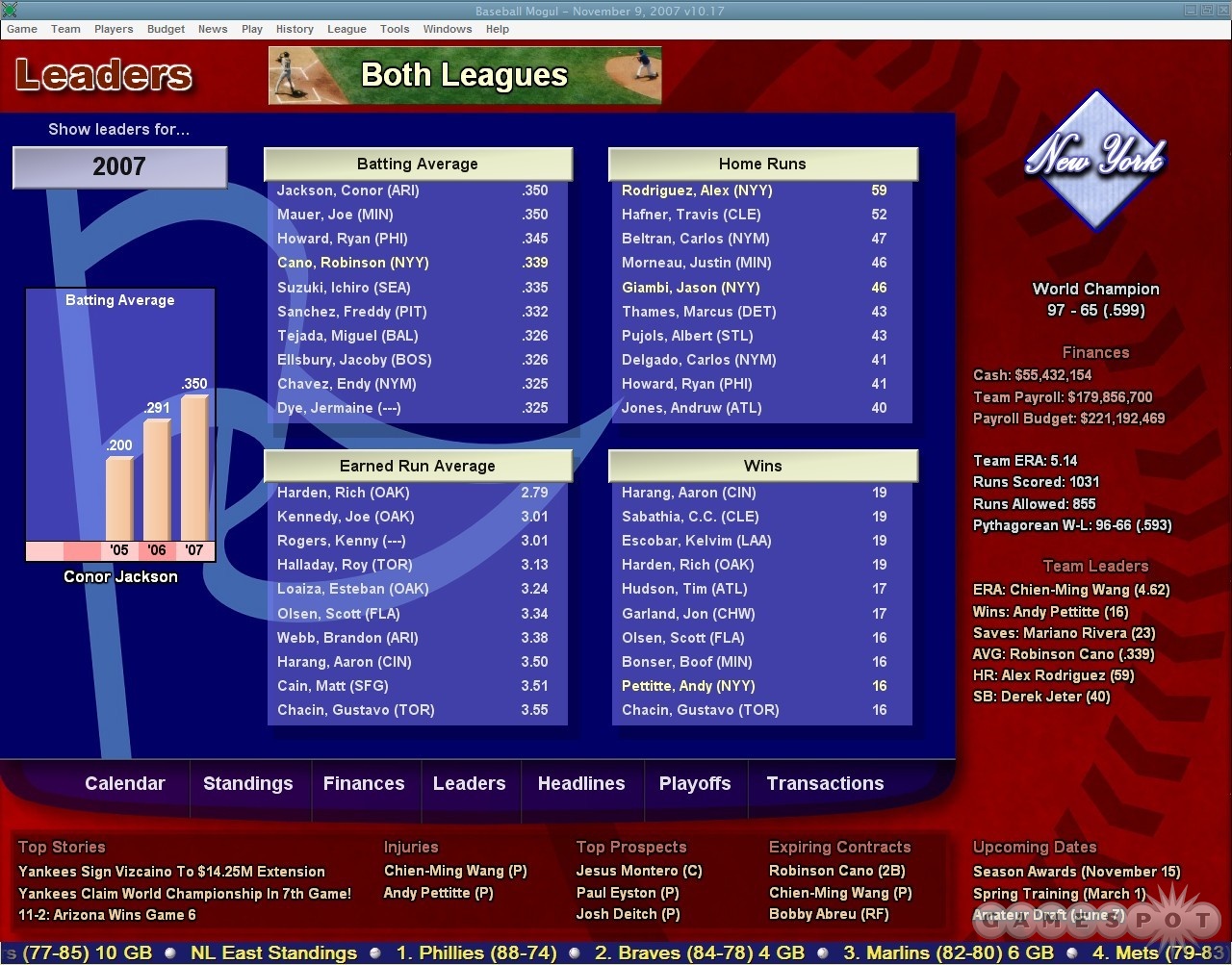The height and width of the screenshot is (965, 1232).
Task: Select prospect Jesus Montero
Action: [x=638, y=871]
